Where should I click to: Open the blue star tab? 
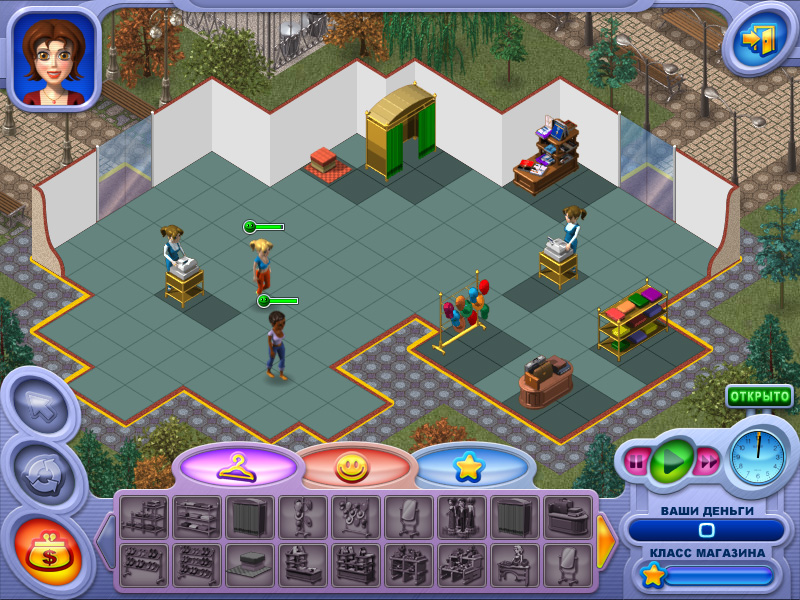(x=467, y=466)
